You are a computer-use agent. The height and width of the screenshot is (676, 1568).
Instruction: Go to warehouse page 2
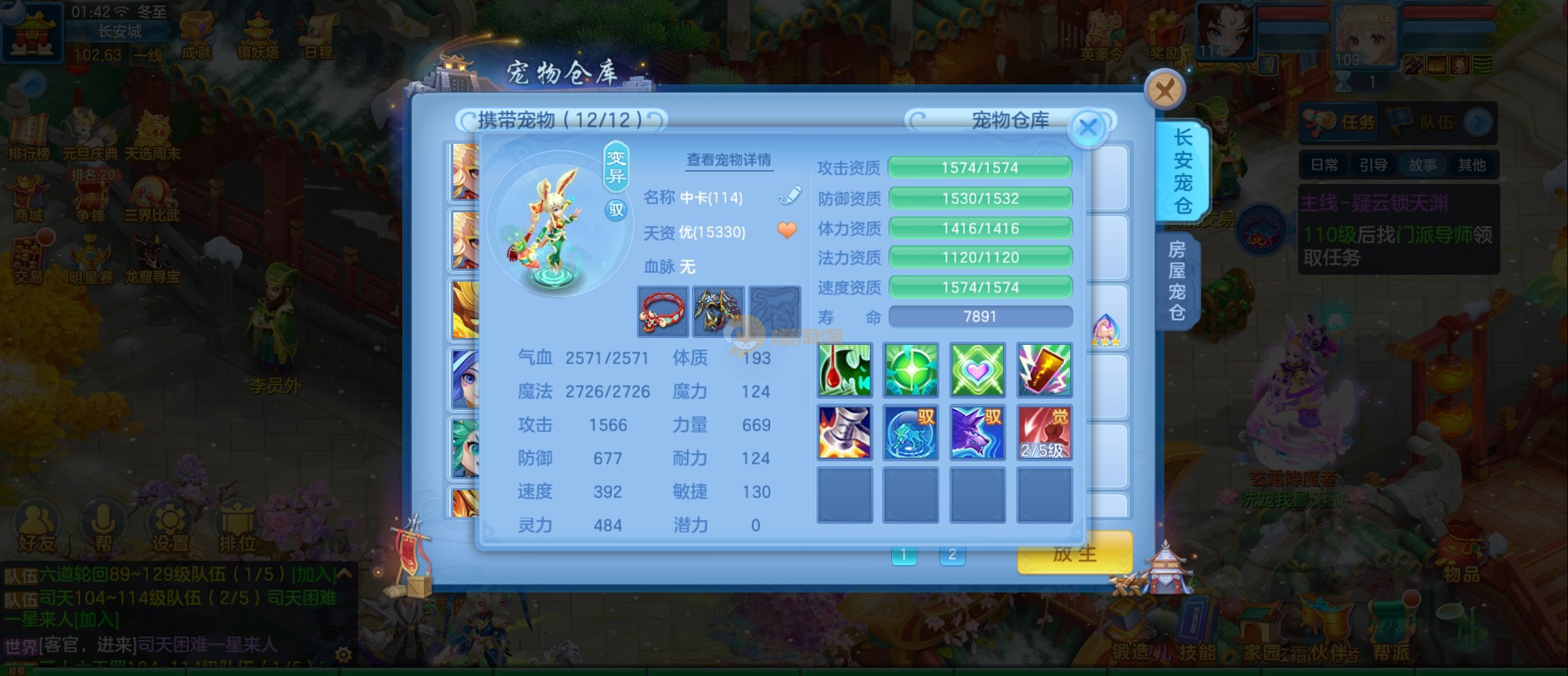(952, 555)
